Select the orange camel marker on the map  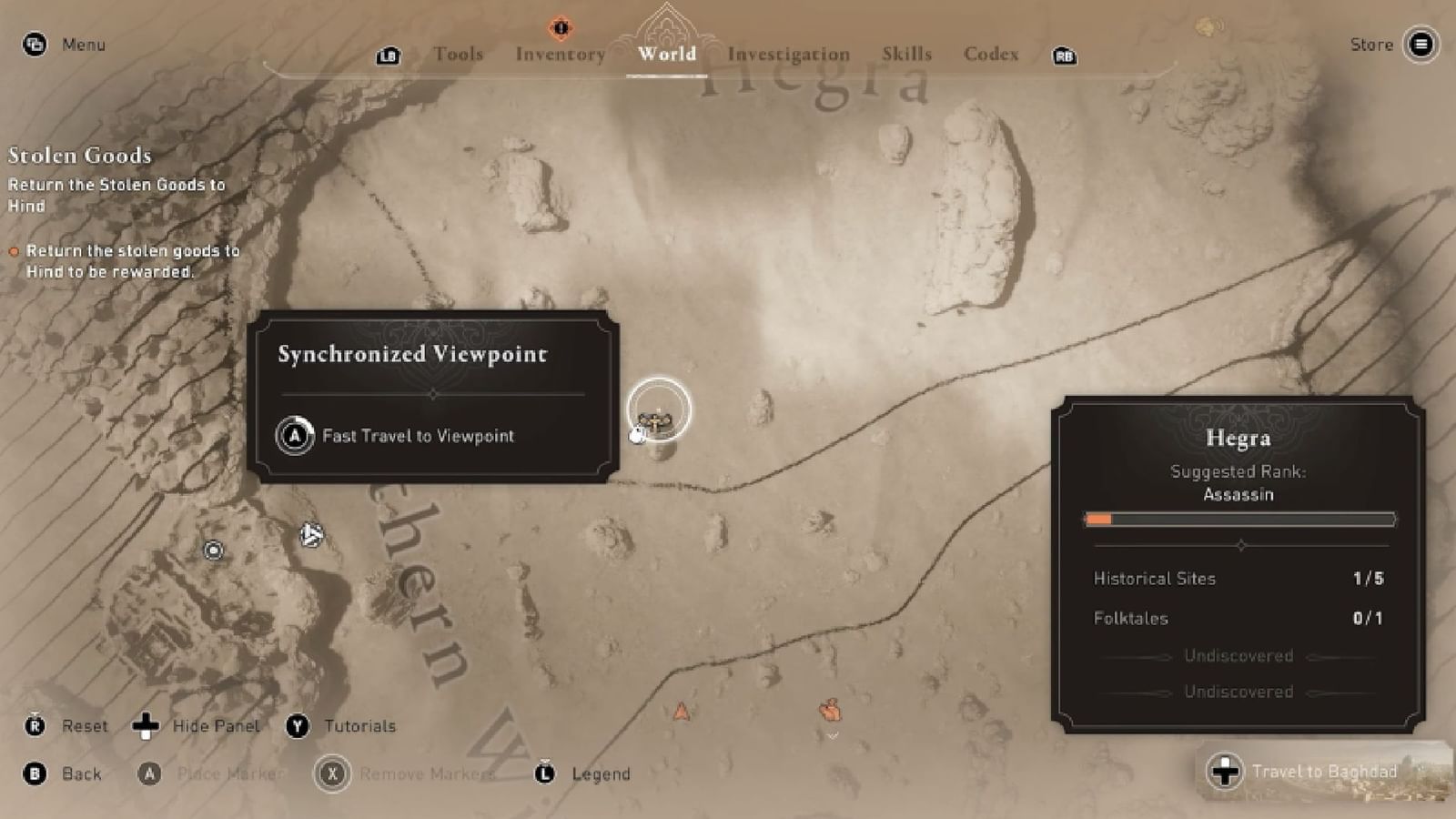(829, 711)
